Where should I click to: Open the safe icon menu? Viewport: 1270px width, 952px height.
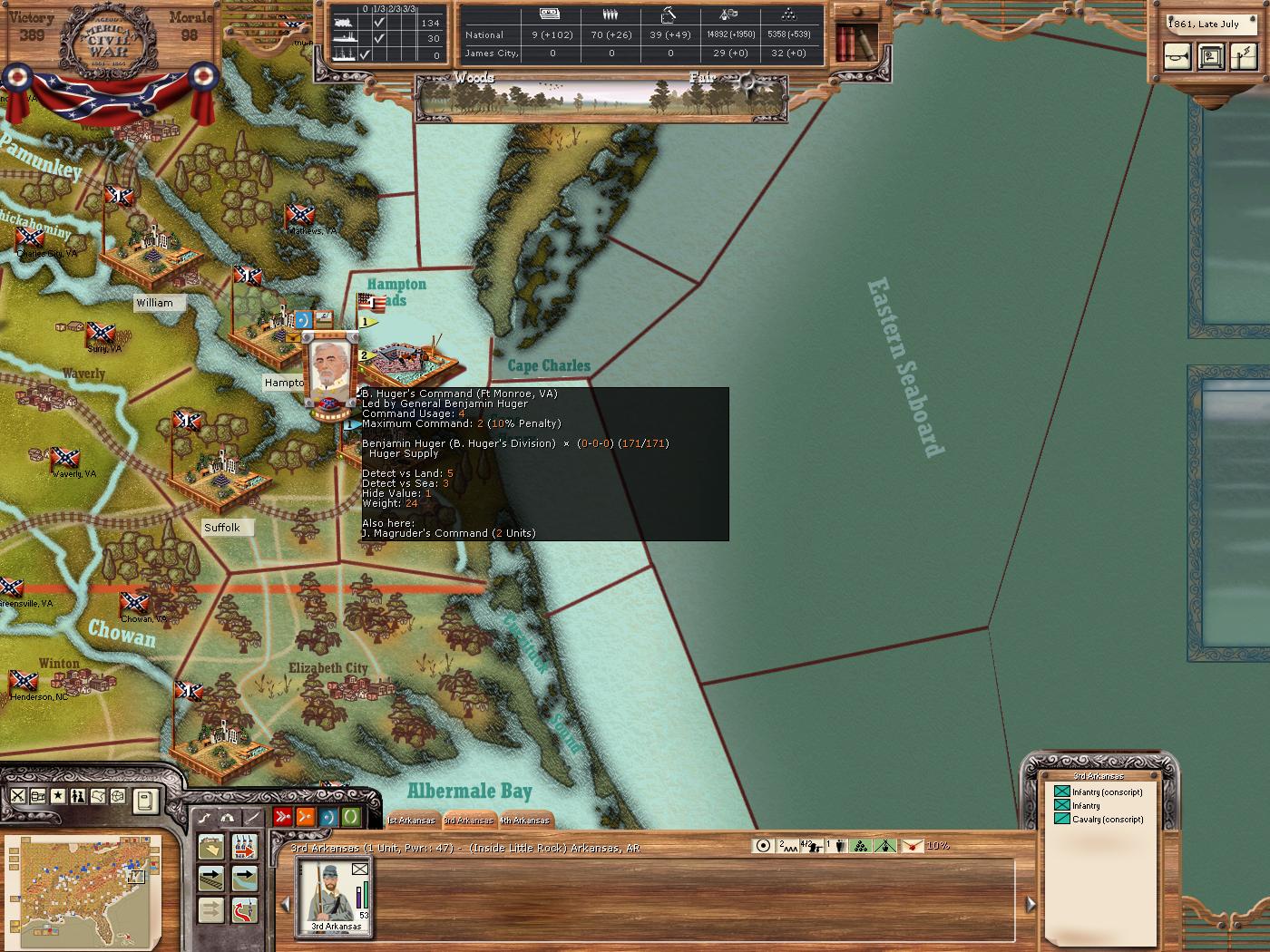click(1210, 57)
